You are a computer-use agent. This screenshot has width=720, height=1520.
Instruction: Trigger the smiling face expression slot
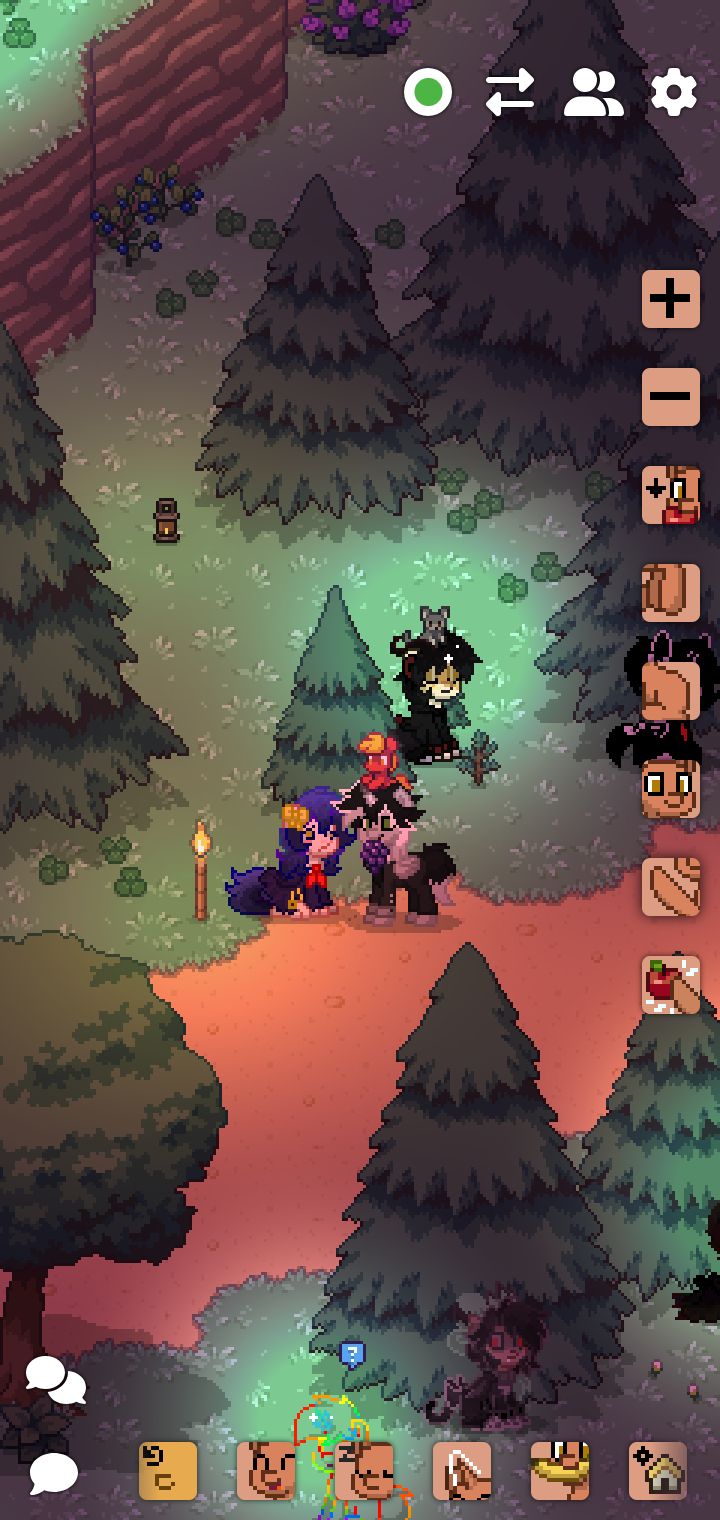[670, 789]
